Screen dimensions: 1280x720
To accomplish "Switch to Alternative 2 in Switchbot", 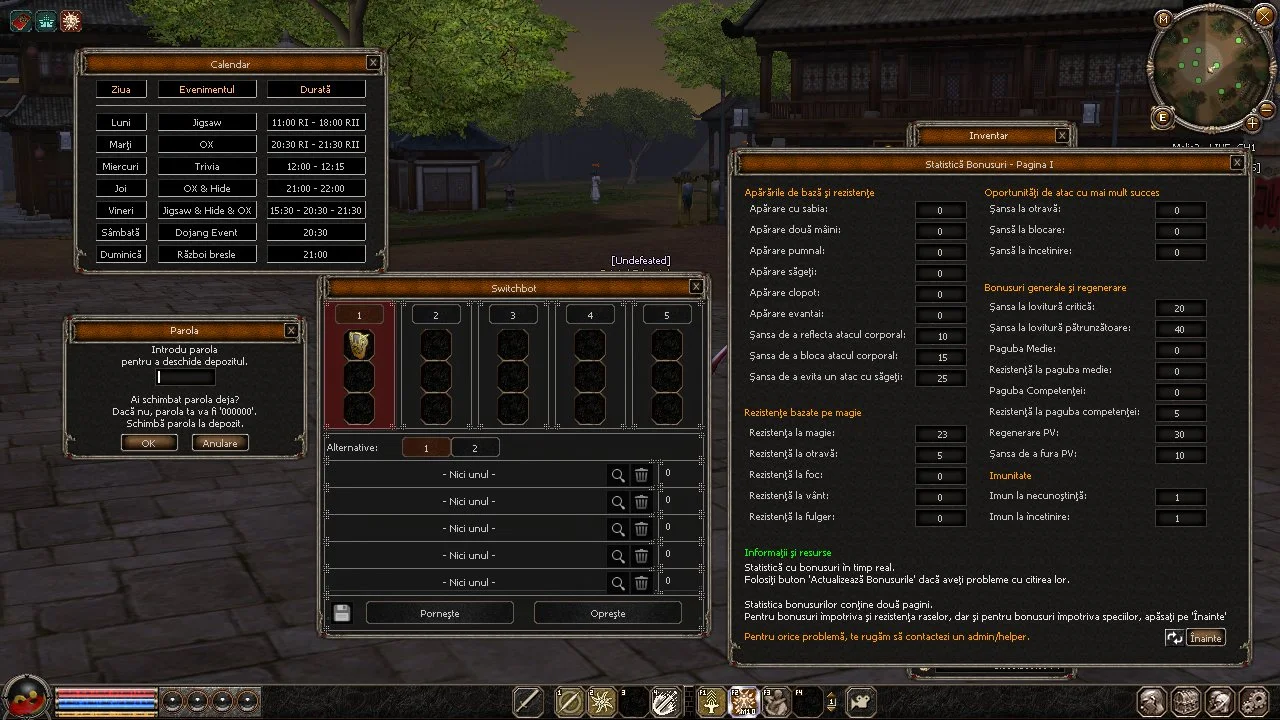I will (475, 448).
